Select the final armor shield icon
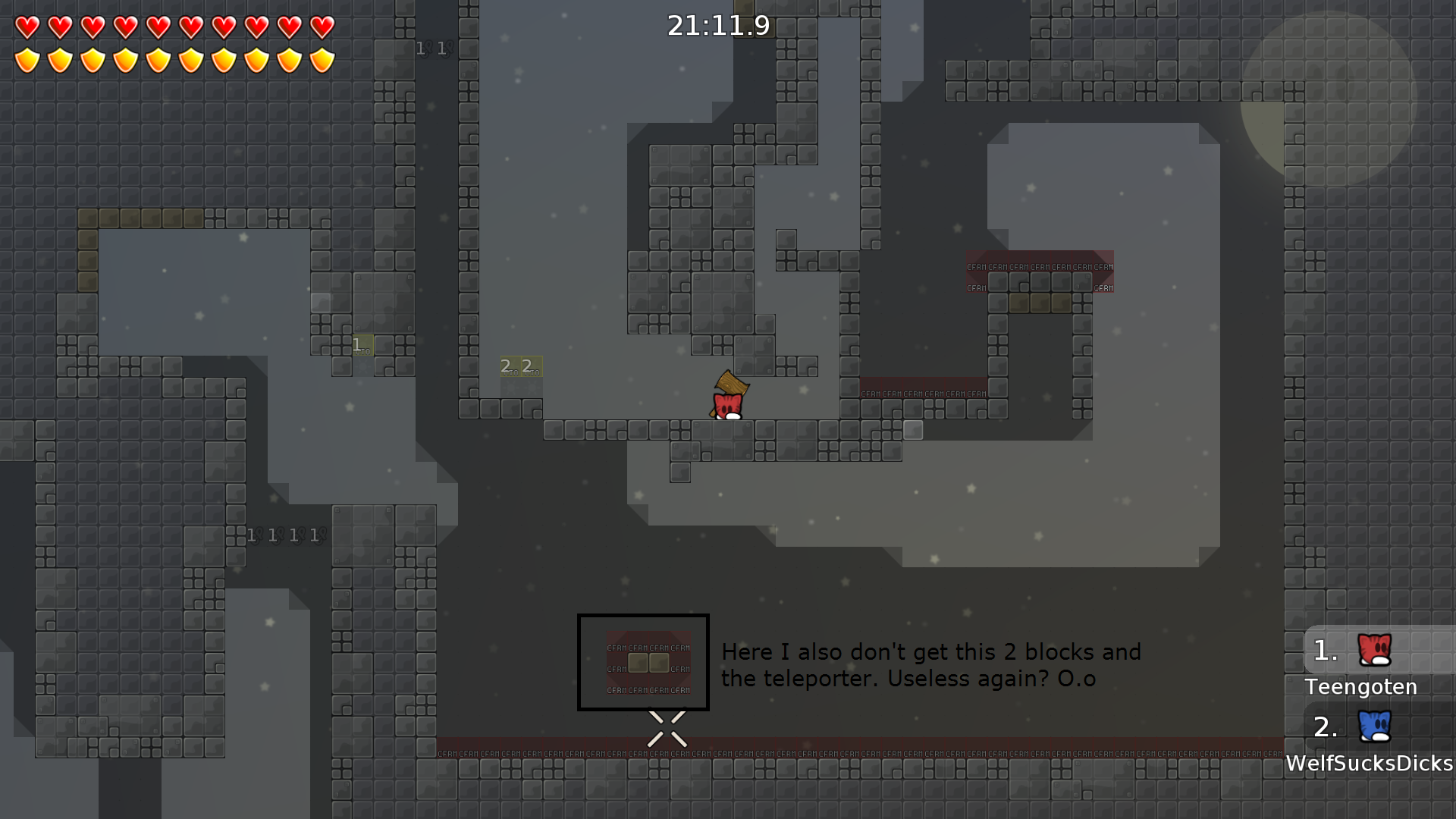 pos(322,59)
